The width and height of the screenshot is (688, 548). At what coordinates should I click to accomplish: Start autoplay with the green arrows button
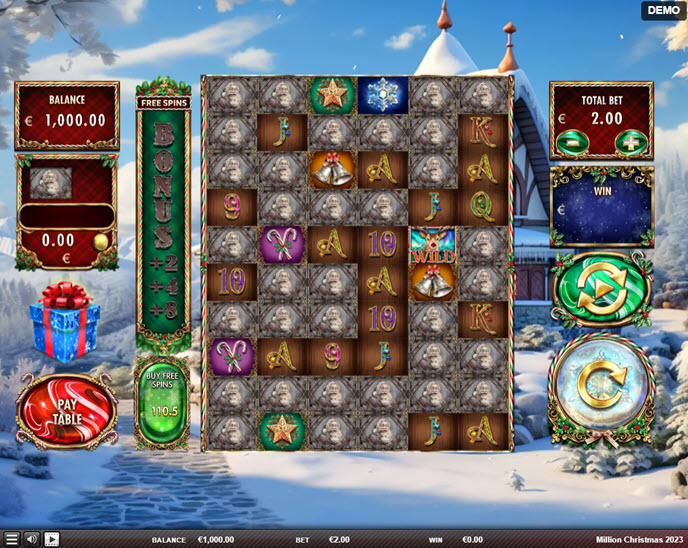(x=601, y=288)
